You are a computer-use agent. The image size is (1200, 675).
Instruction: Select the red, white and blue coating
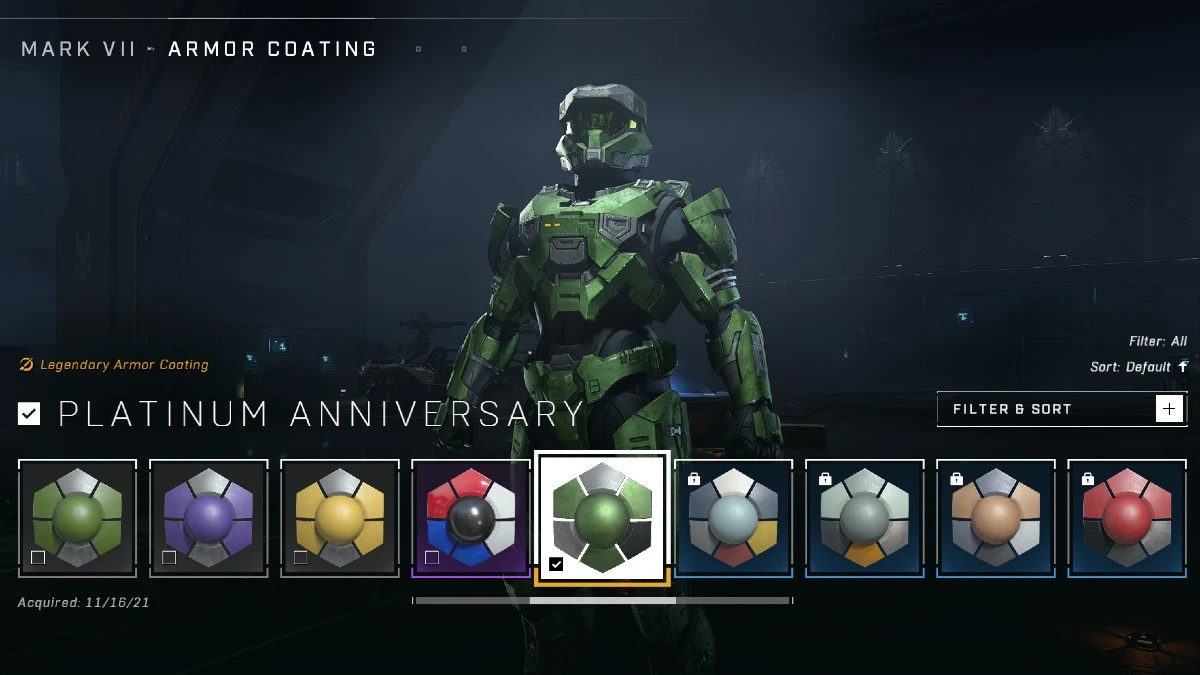point(471,518)
